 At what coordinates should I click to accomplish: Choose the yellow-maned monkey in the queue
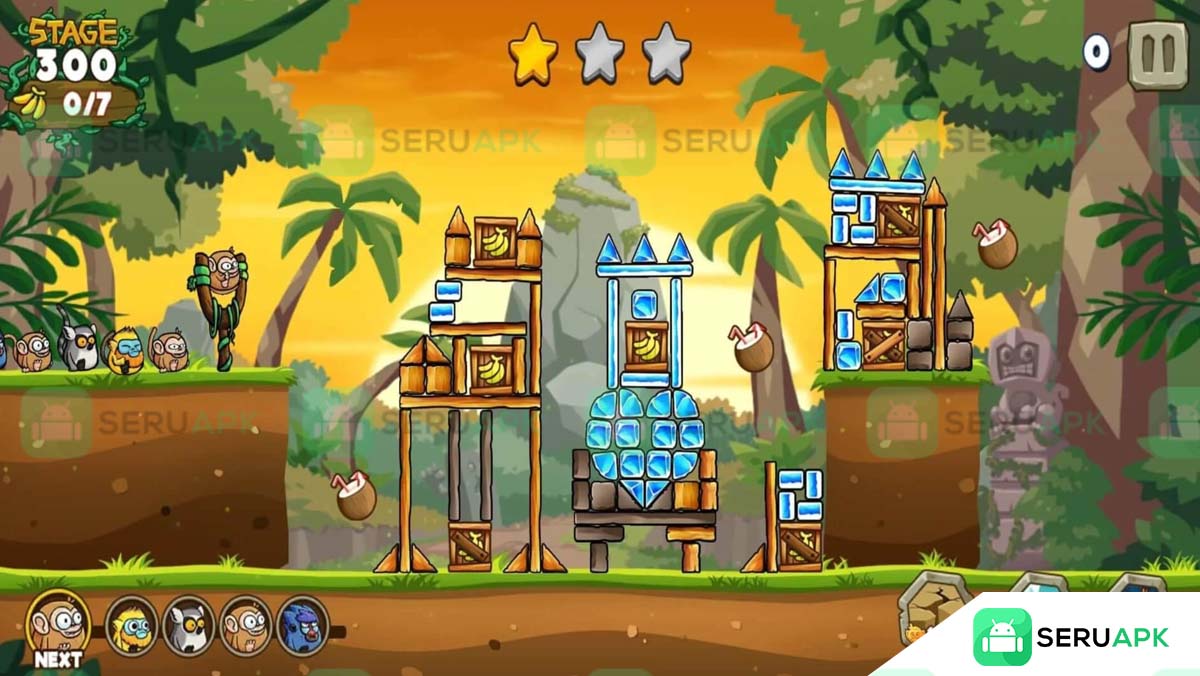[131, 625]
